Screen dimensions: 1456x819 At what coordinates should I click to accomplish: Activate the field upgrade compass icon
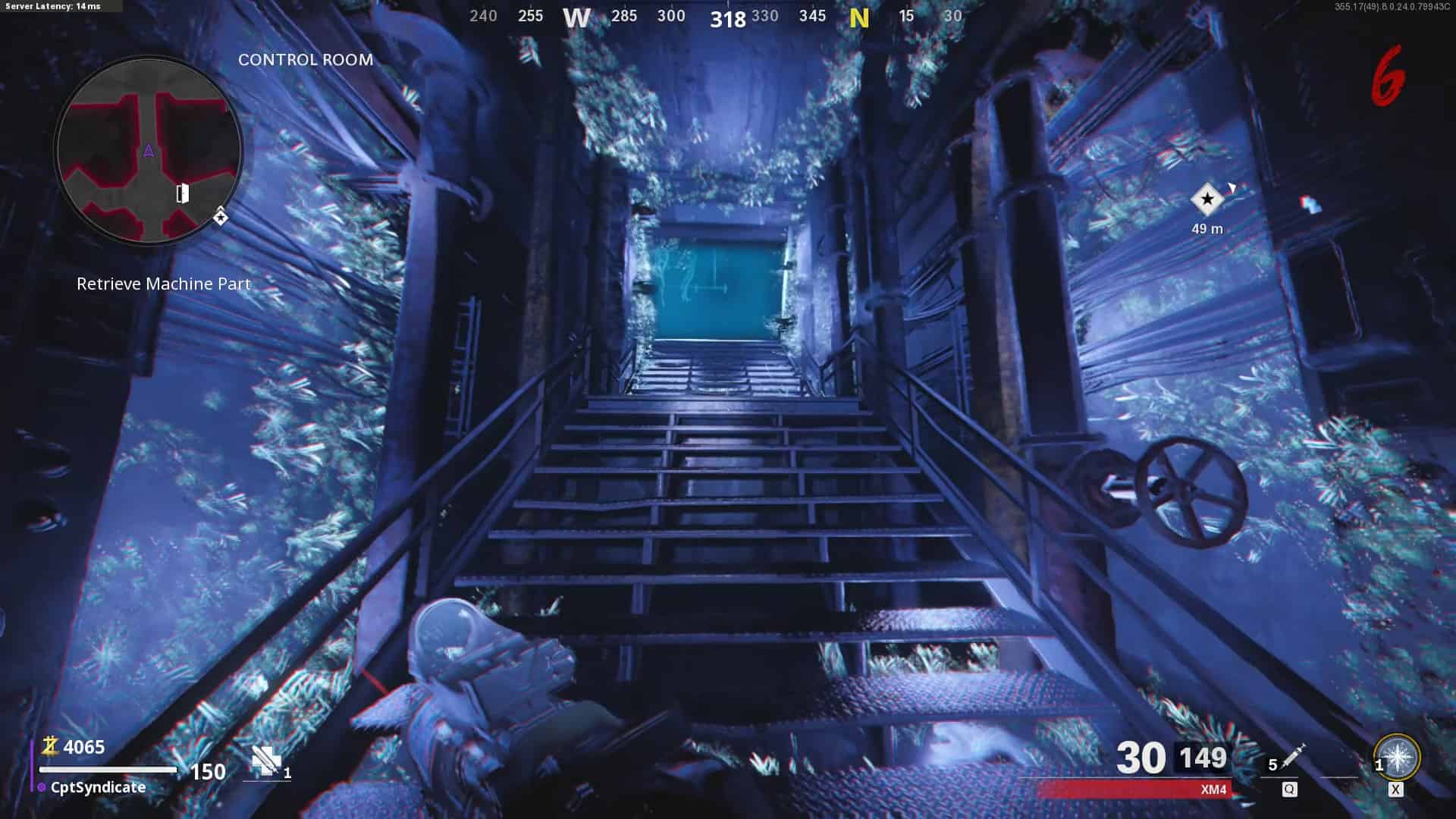1397,757
